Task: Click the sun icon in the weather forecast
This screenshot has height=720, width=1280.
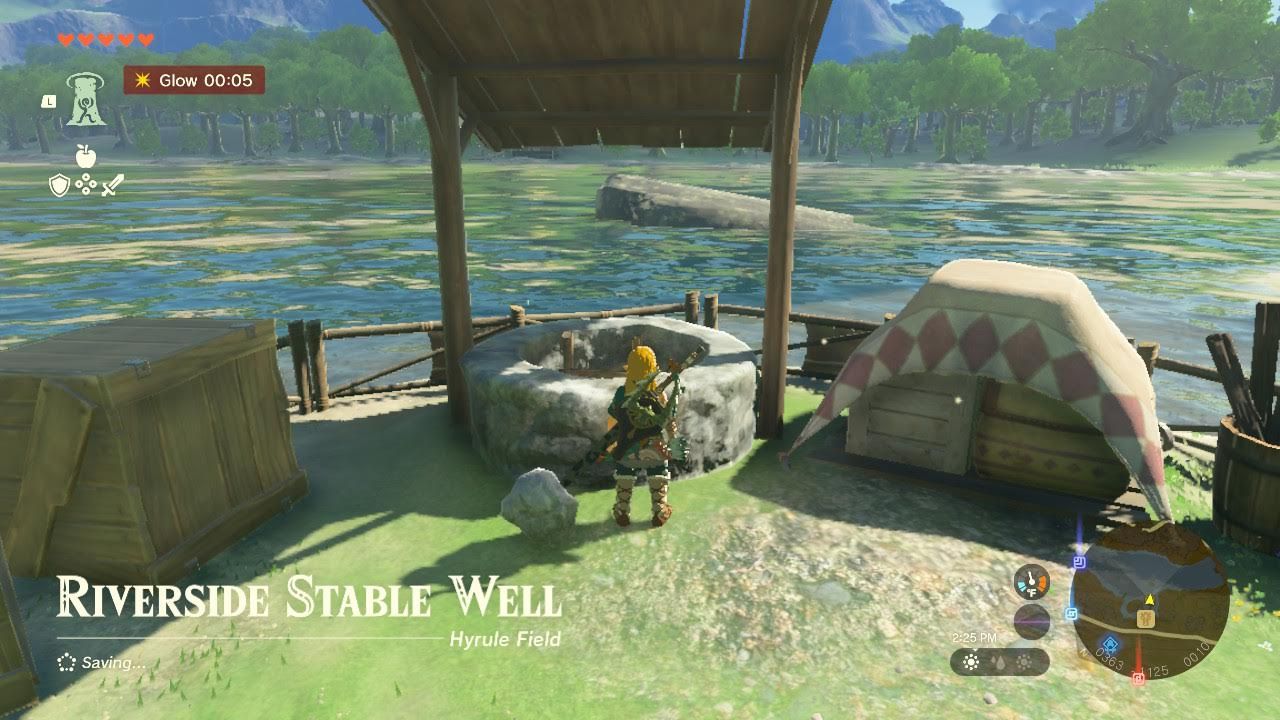Action: click(x=970, y=662)
